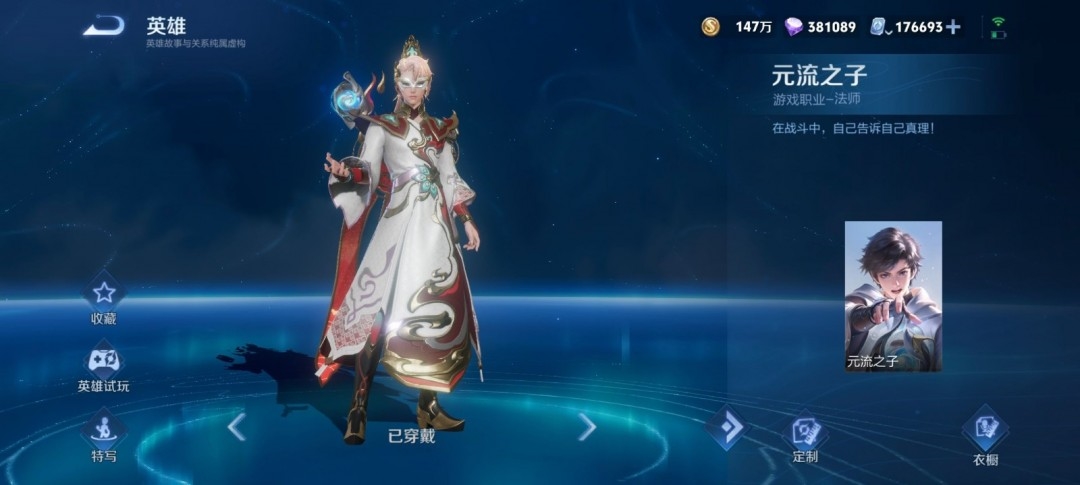Show the previous skin with left arrow
Viewport: 1080px width, 485px height.
236,427
